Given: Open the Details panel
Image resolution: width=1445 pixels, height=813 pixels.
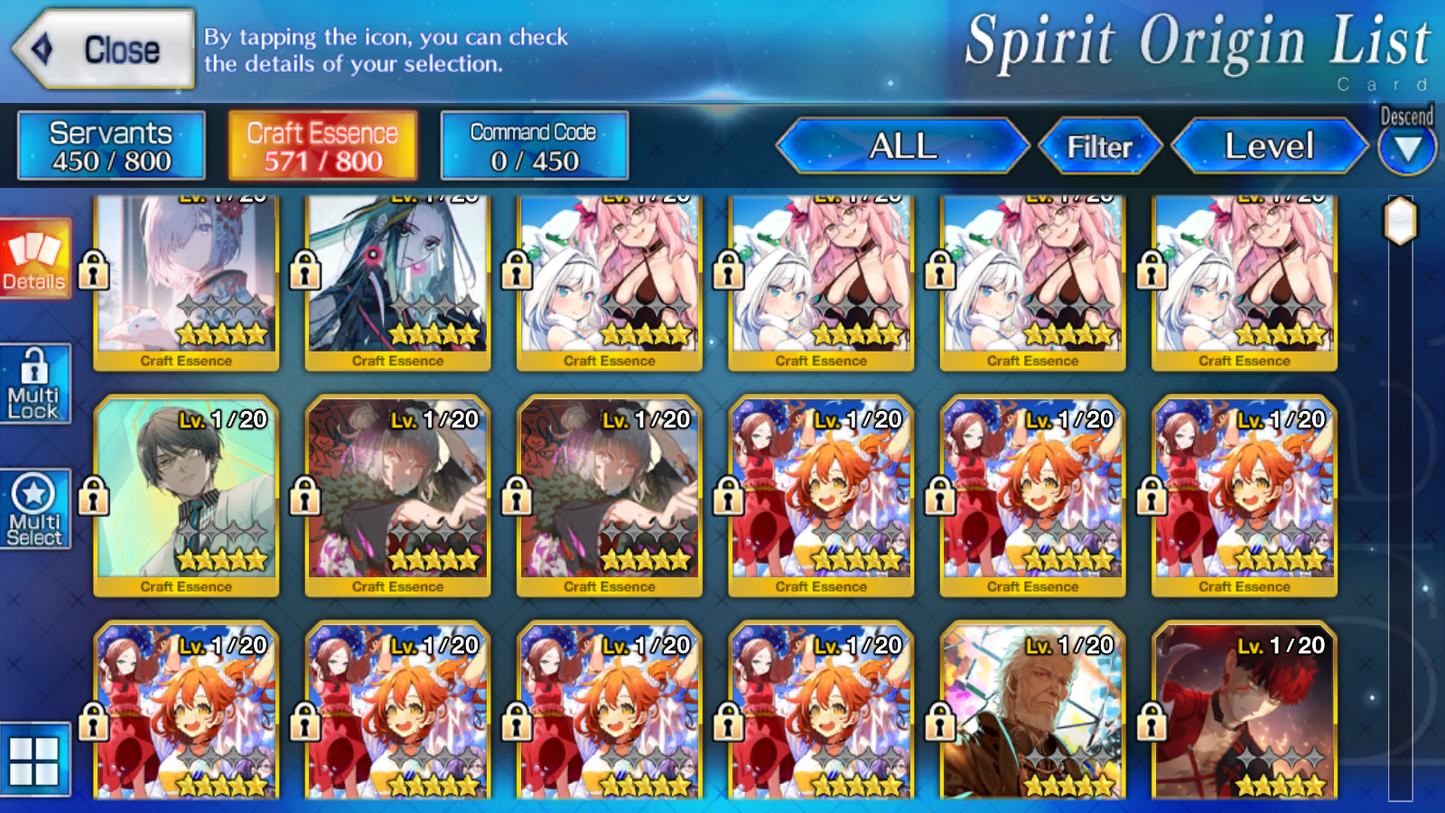Looking at the screenshot, I should click(x=36, y=257).
